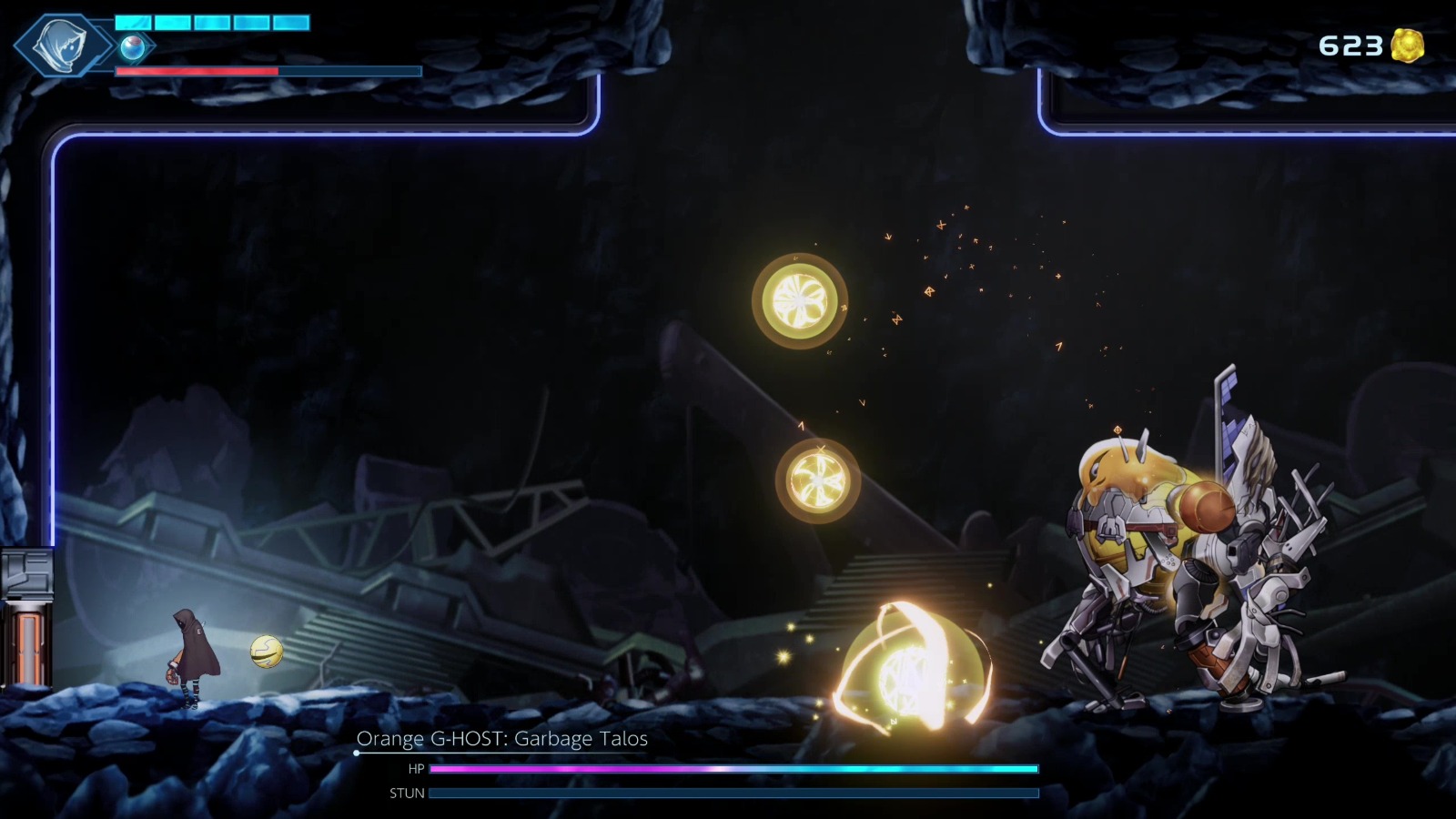The width and height of the screenshot is (1456, 819).
Task: Click the first cyan energy segment
Action: (x=133, y=22)
